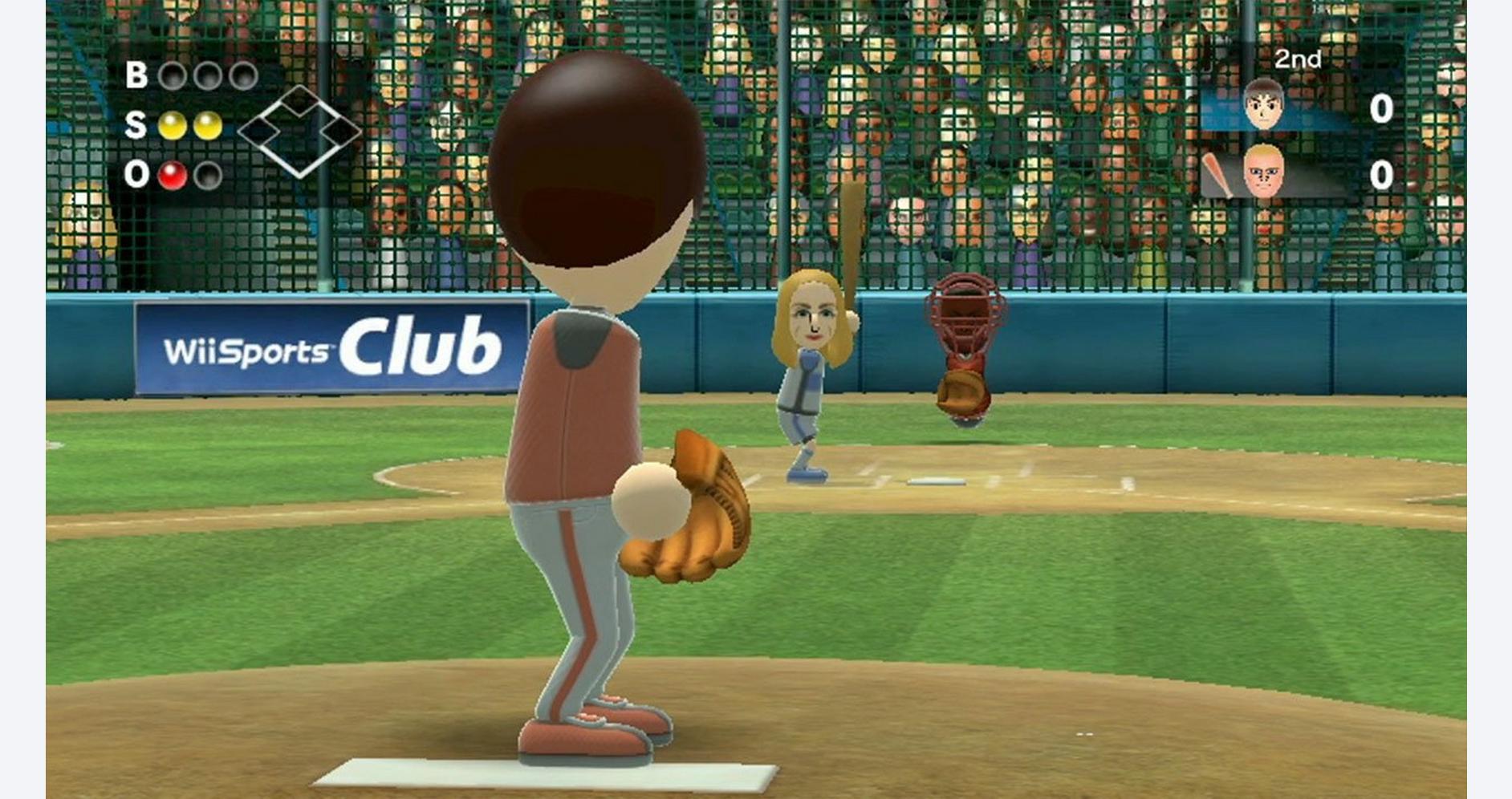This screenshot has width=1512, height=799.
Task: Click the diamond base-runner indicator
Action: pos(301,134)
